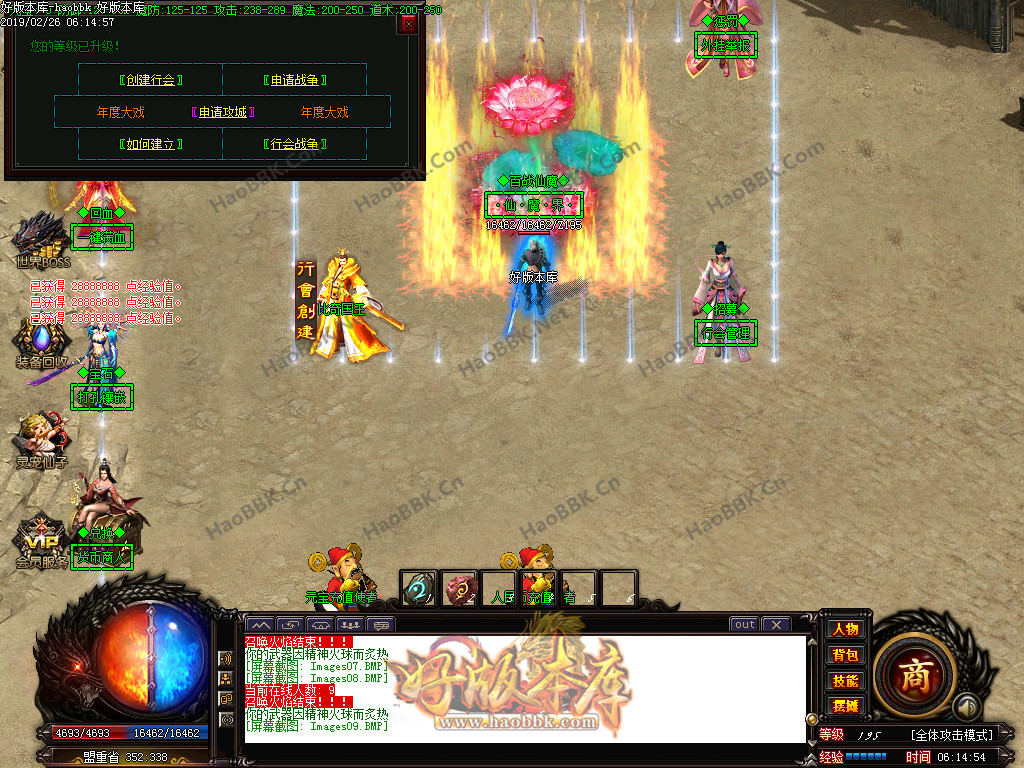
Task: Open the 世界BOSS world boss icon
Action: coord(41,238)
